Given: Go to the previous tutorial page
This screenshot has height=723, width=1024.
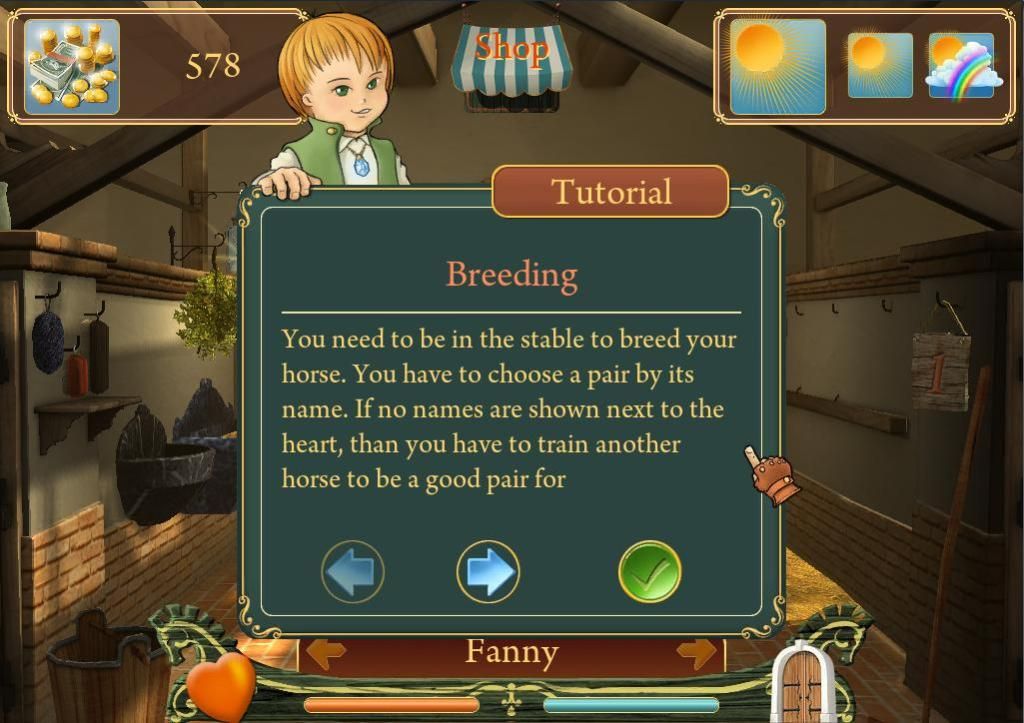Looking at the screenshot, I should click(353, 572).
